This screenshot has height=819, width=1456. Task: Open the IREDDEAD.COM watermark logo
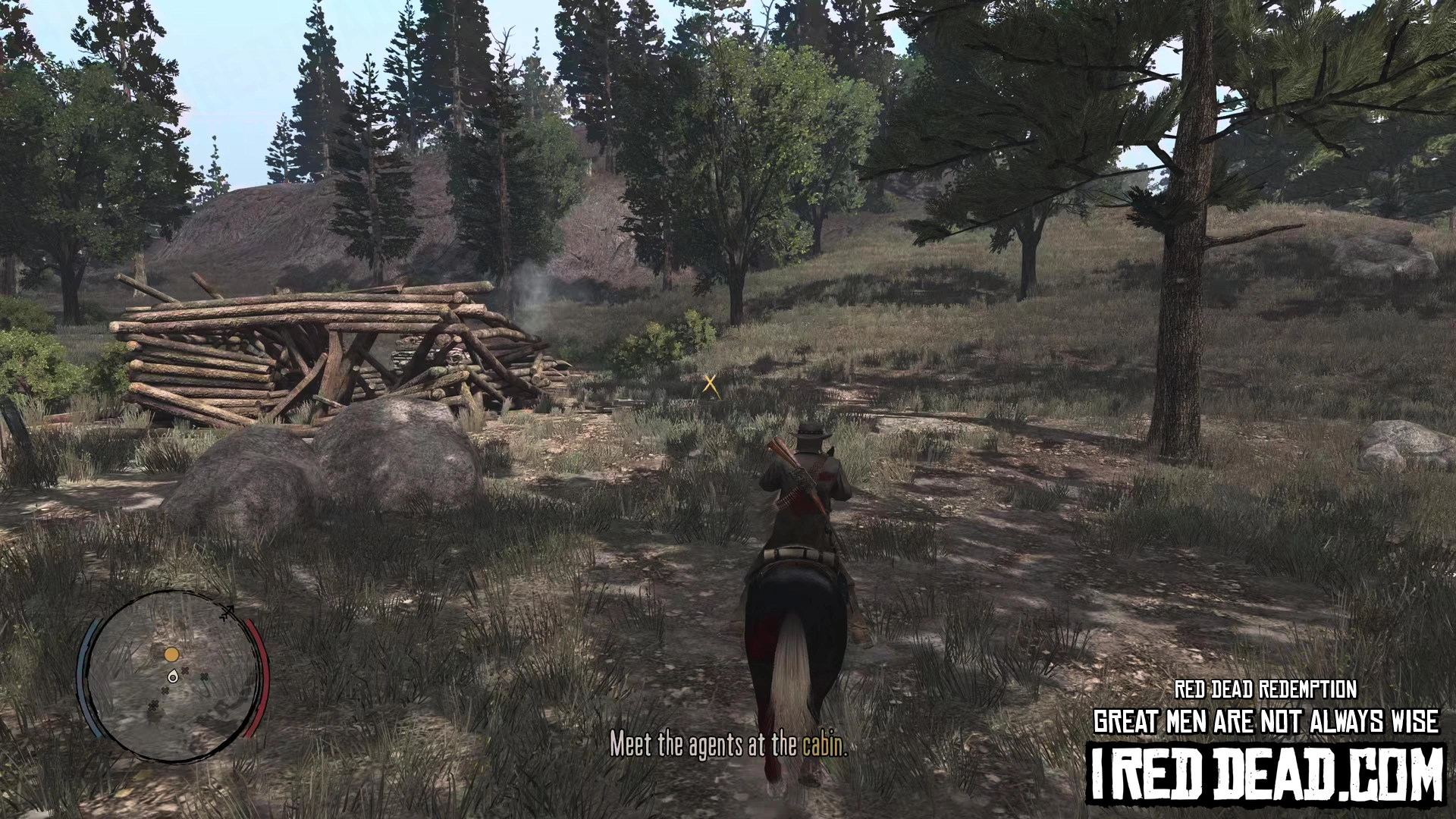1266,775
